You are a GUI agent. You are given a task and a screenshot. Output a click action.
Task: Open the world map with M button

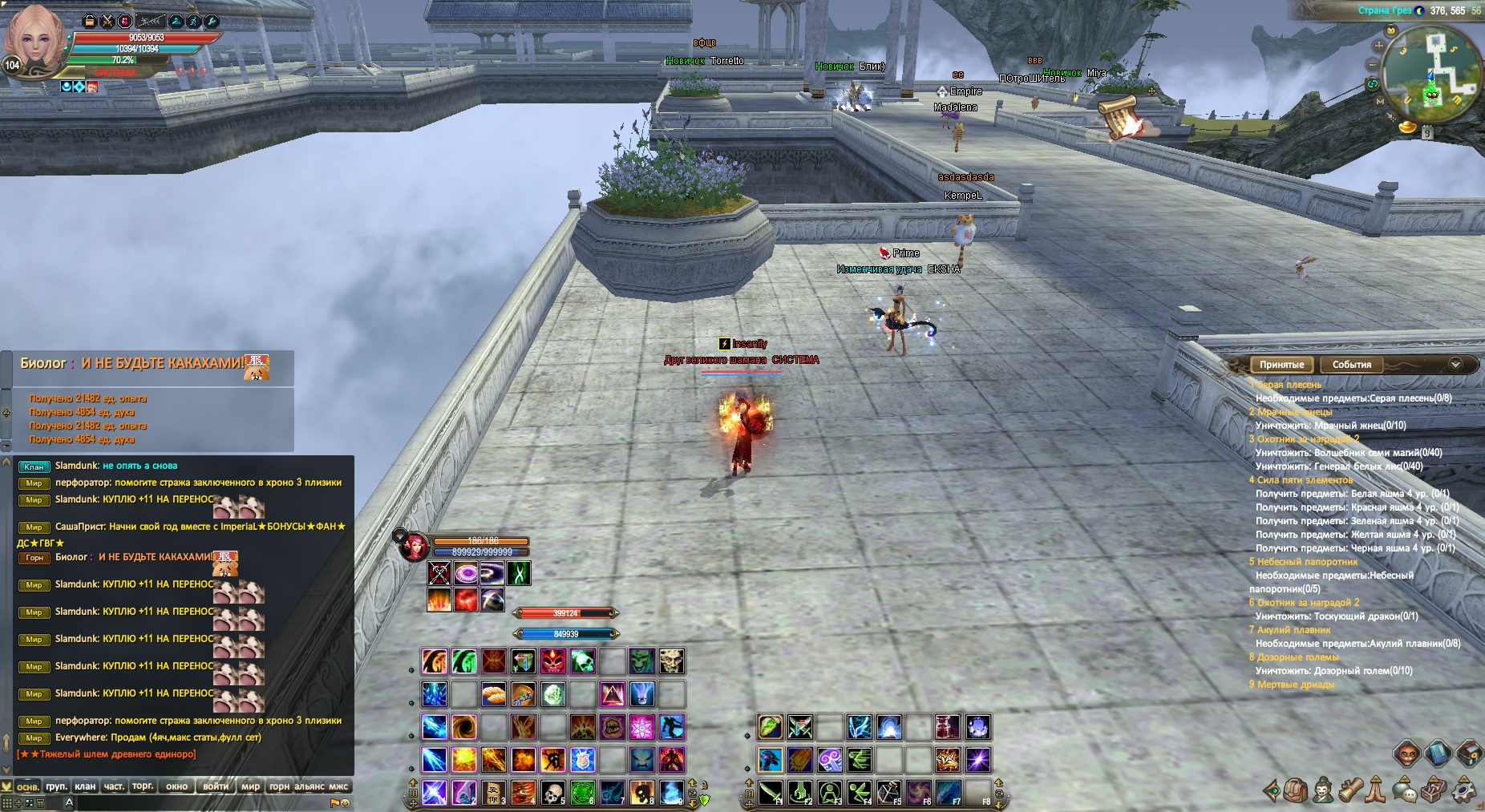[1380, 102]
